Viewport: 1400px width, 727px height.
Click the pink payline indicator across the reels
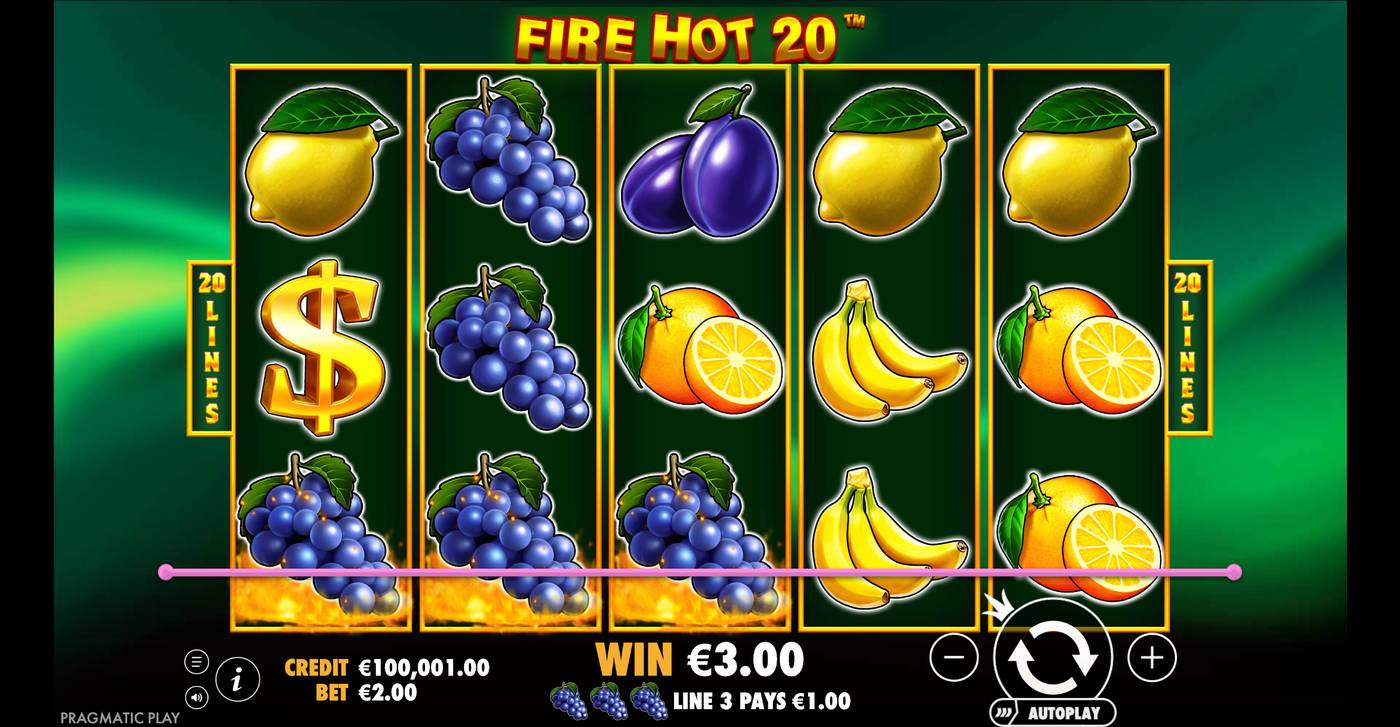point(700,570)
